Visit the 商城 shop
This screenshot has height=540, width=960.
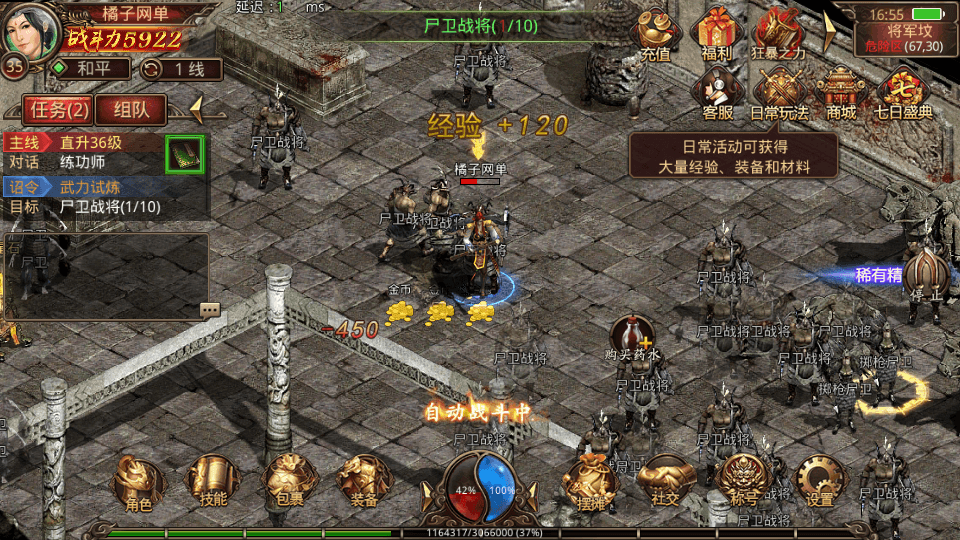(x=841, y=92)
